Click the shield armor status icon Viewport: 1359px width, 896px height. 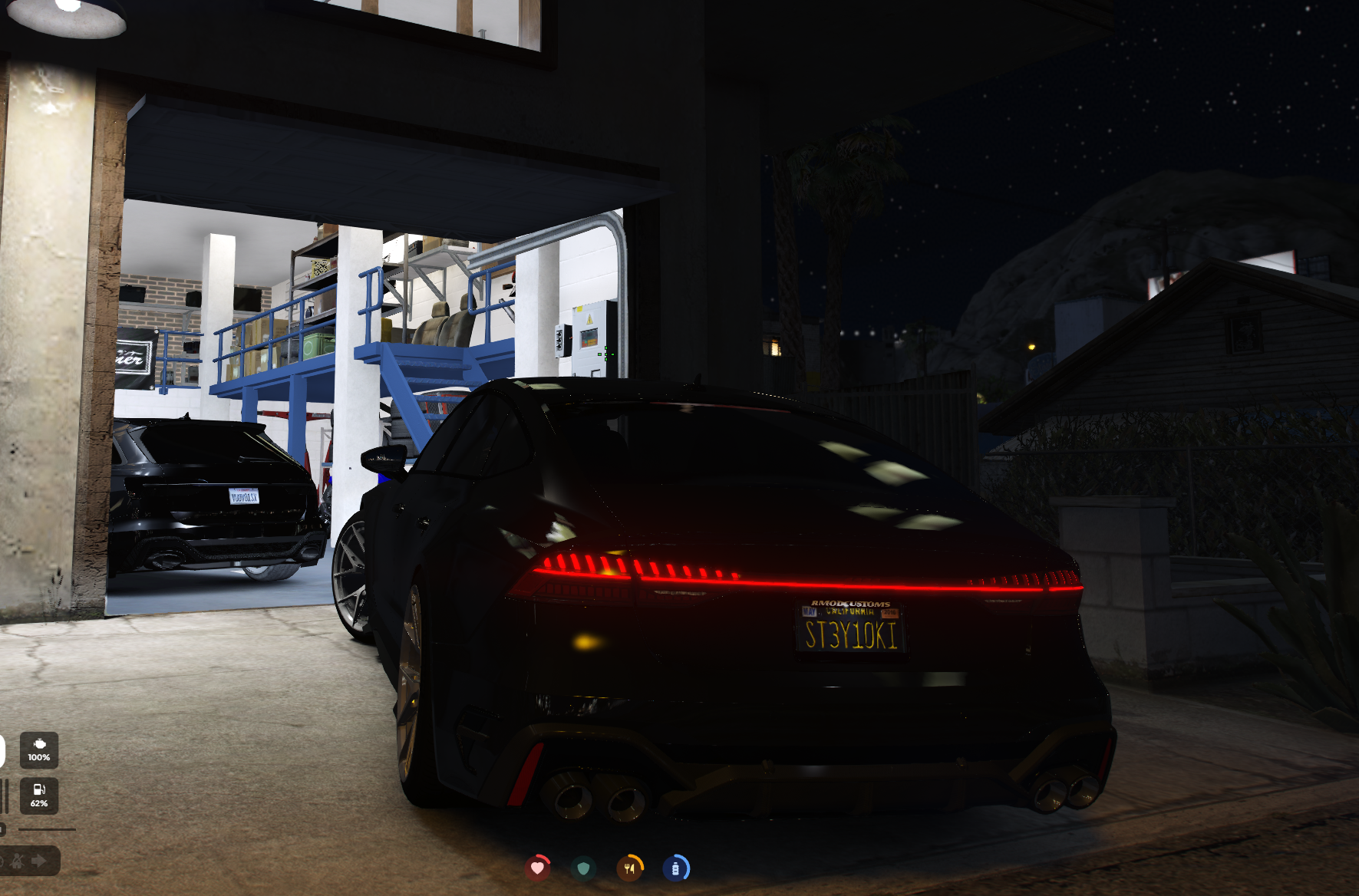582,869
